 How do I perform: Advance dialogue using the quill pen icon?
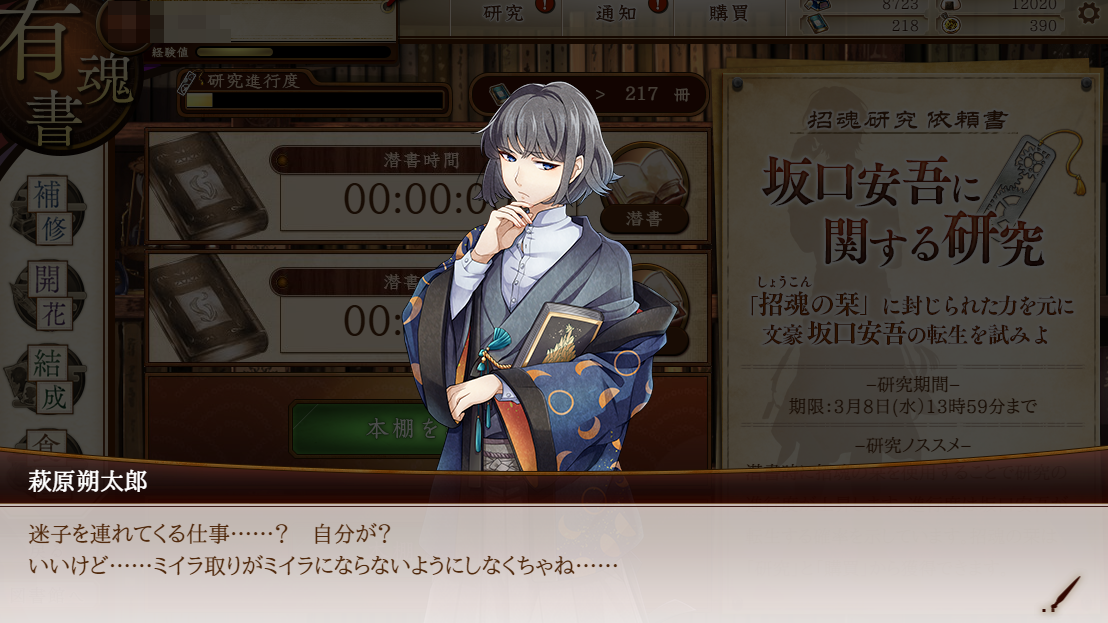tap(1062, 594)
